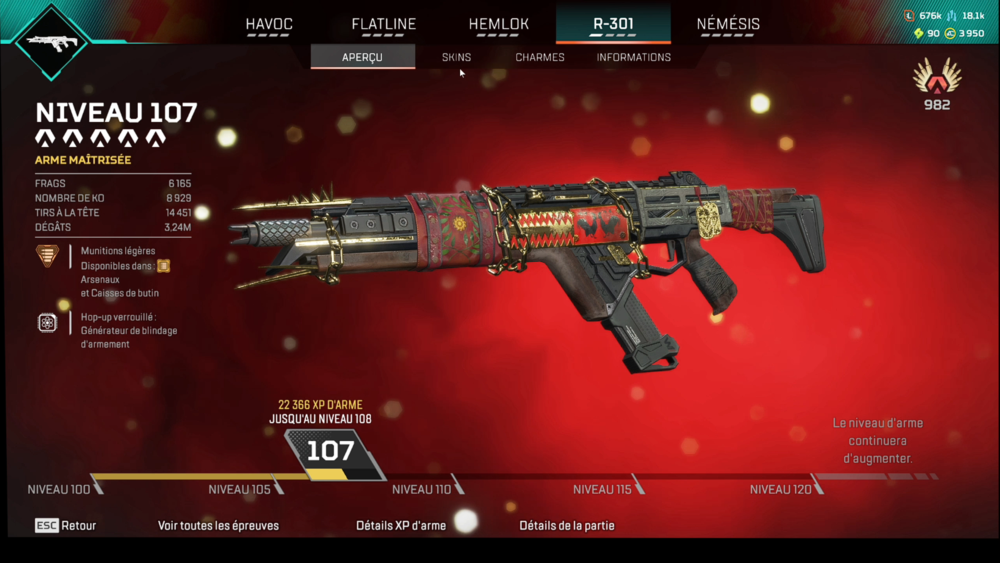Screen dimensions: 1000x563
Task: Open the CHARMES sub-tab
Action: (540, 57)
